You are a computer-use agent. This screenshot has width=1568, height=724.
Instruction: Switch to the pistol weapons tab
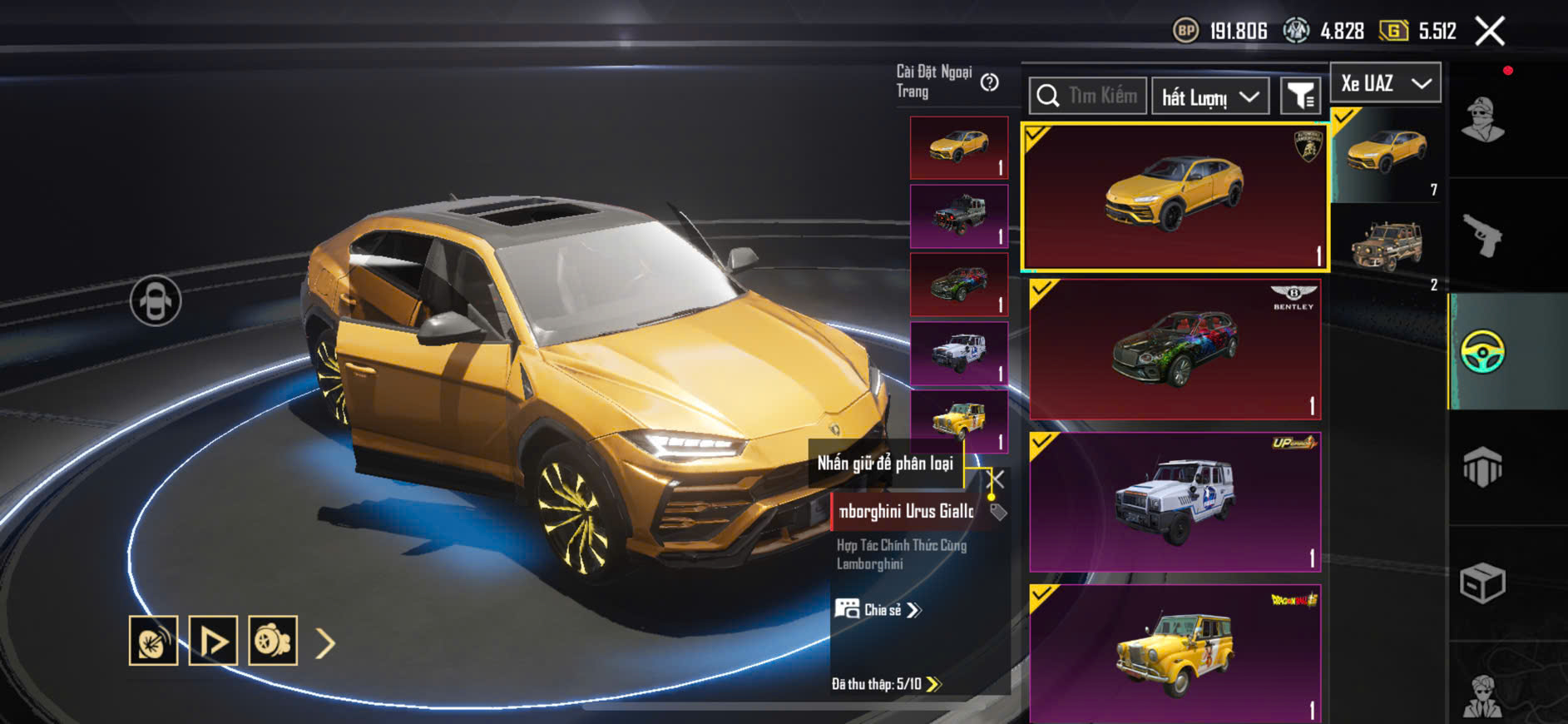click(x=1482, y=236)
